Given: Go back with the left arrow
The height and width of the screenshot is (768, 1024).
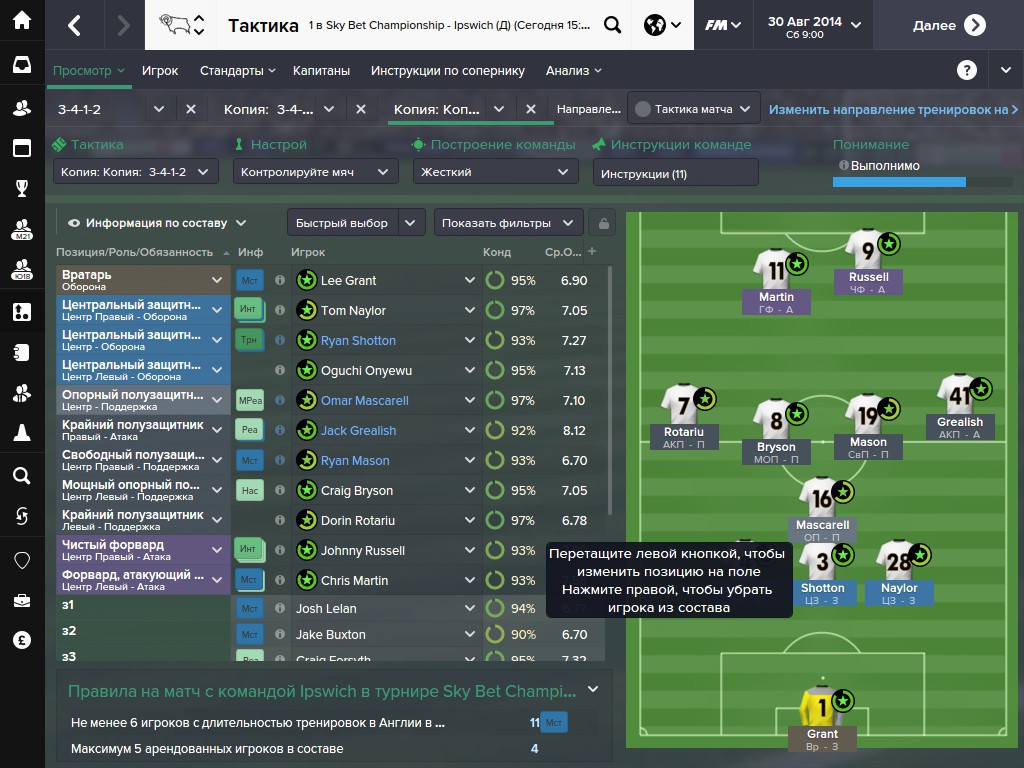Looking at the screenshot, I should click(74, 25).
